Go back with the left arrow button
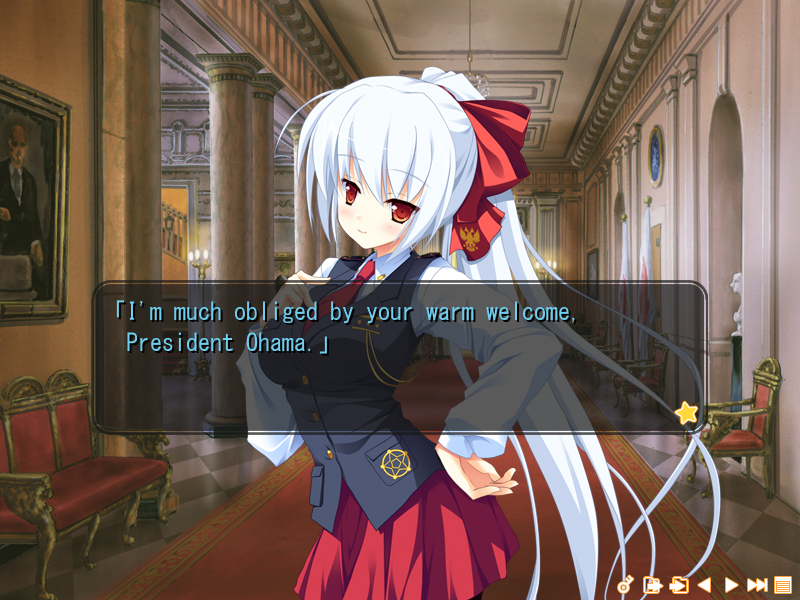 [704, 585]
